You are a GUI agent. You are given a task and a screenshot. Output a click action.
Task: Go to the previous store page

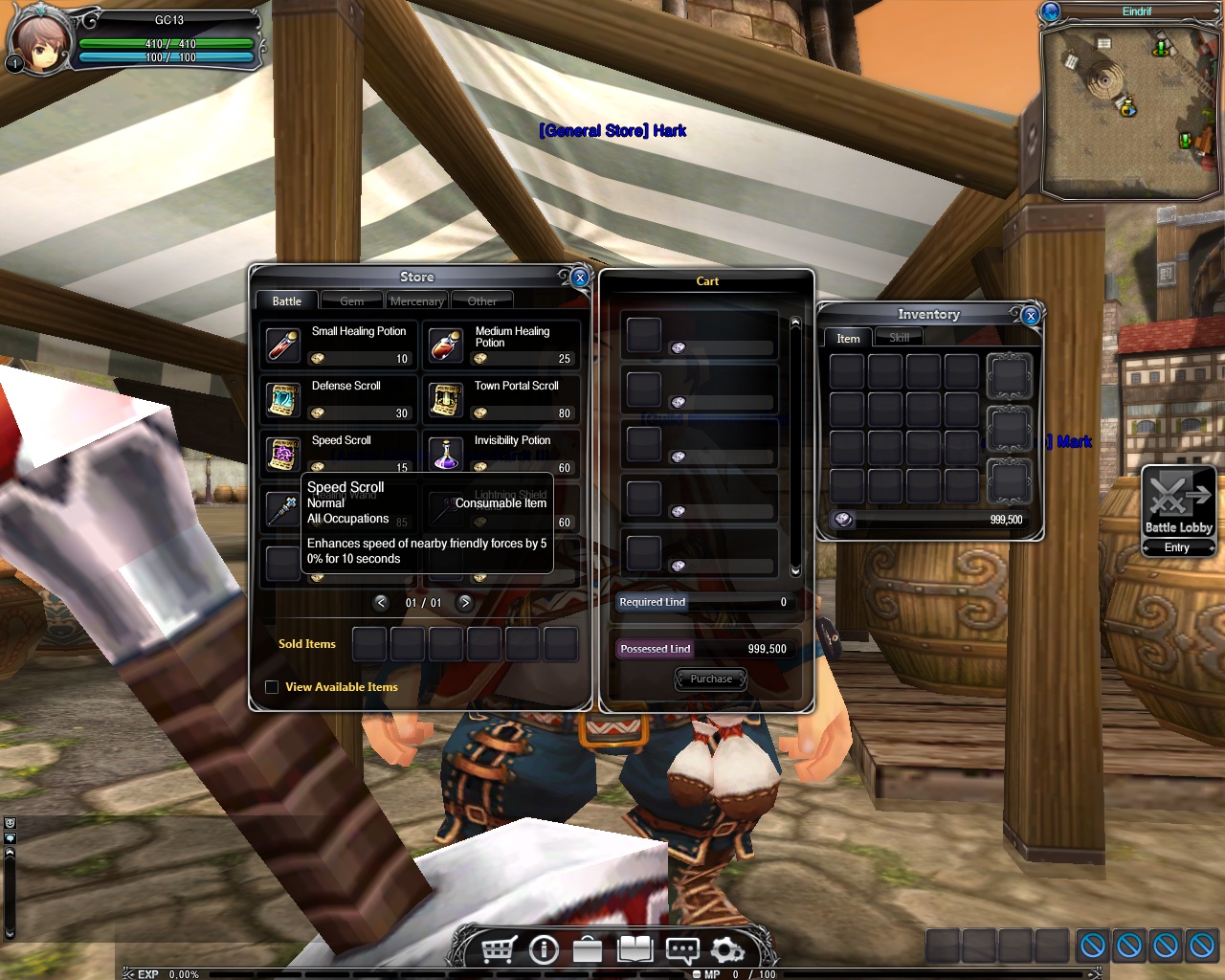click(381, 603)
